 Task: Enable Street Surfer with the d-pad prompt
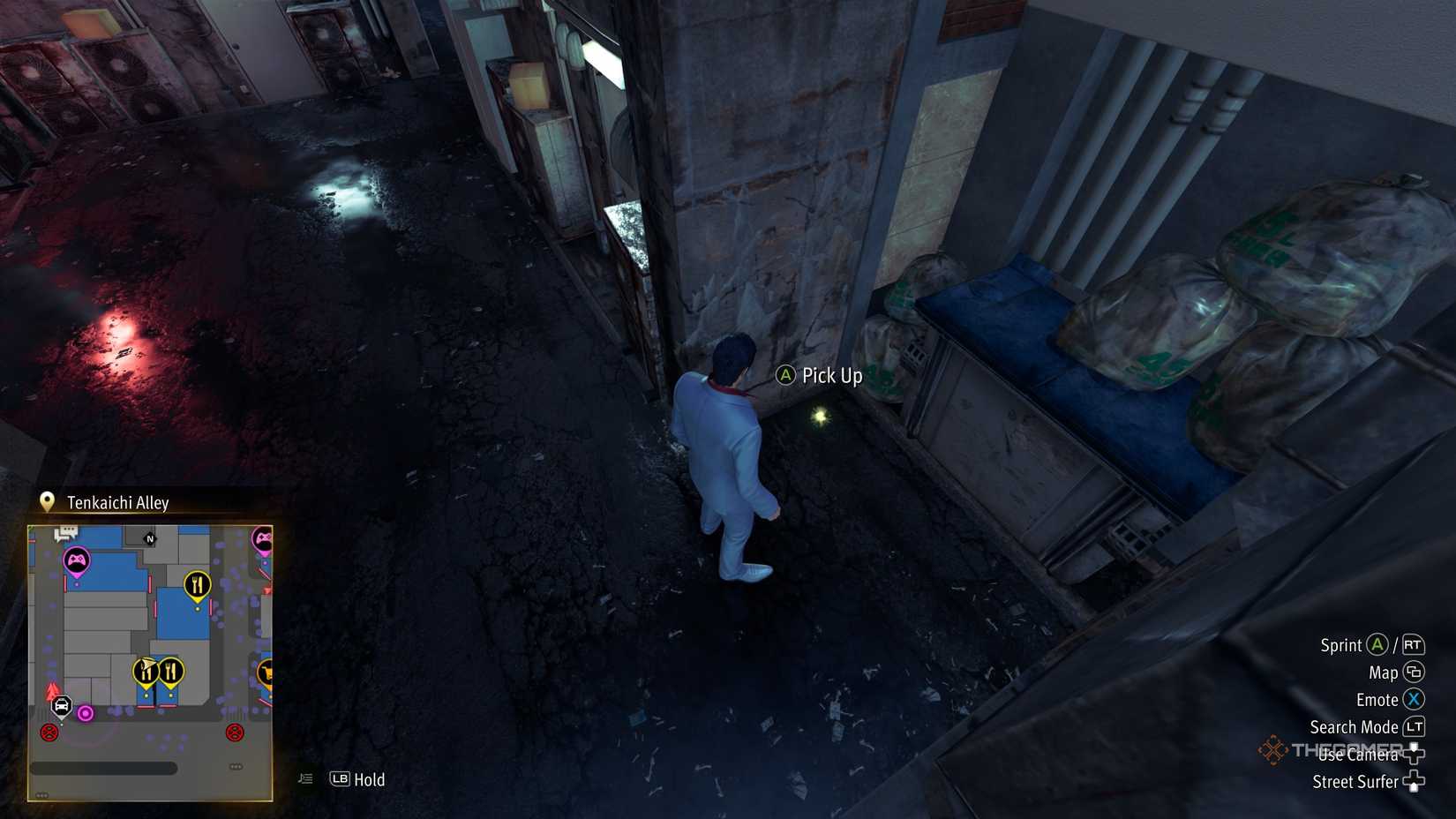pos(1415,781)
